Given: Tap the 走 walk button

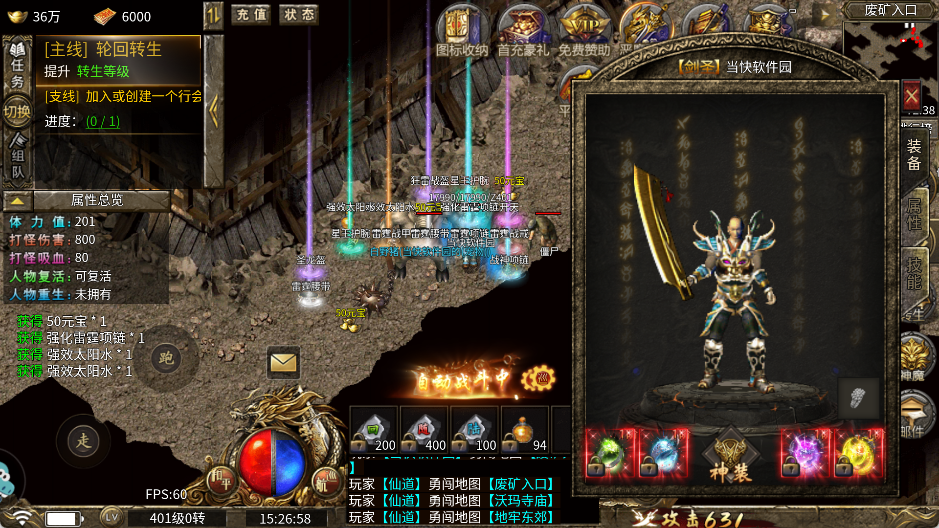Looking at the screenshot, I should point(83,439).
